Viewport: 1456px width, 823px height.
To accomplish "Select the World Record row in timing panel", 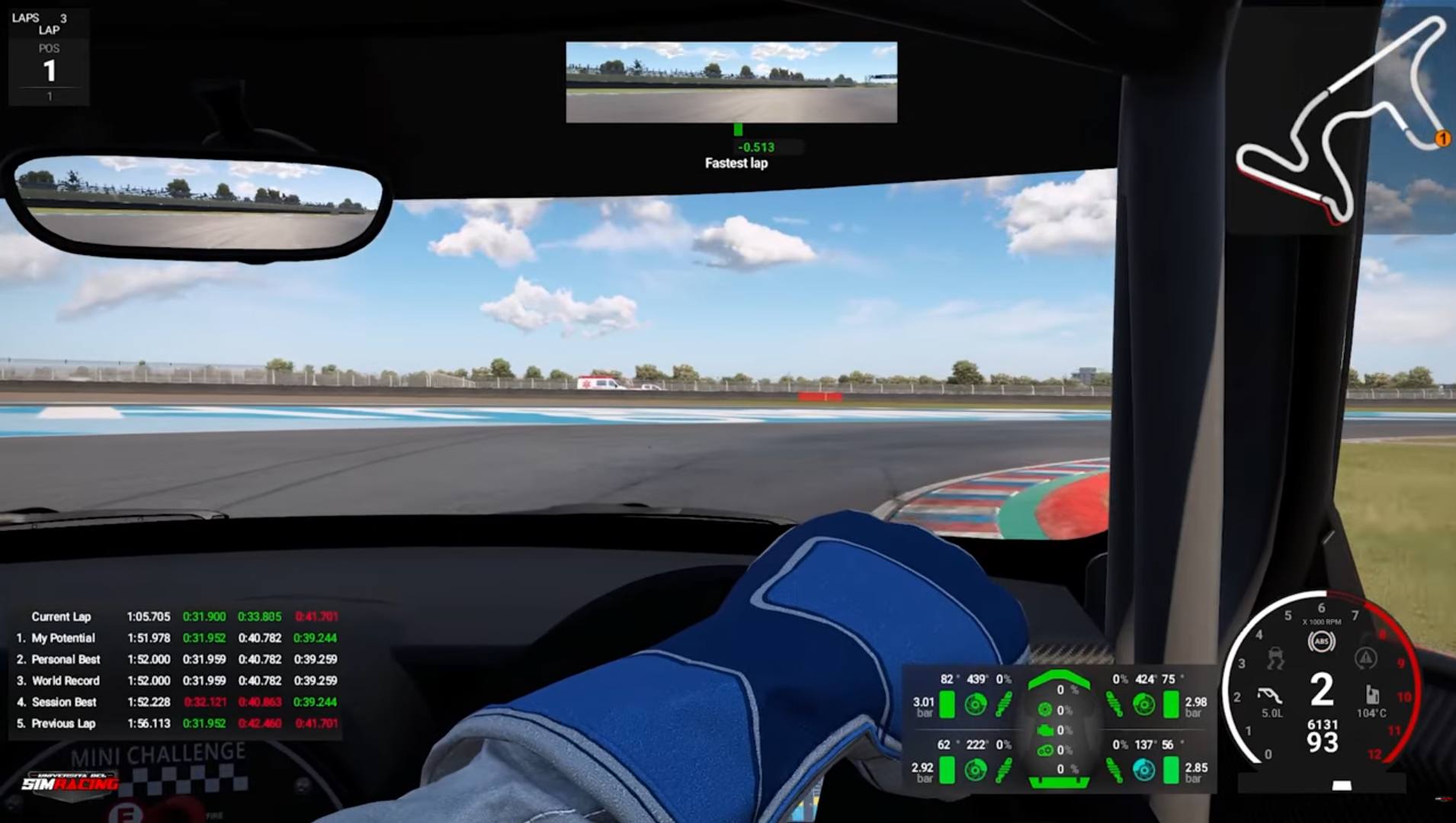I will point(66,681).
